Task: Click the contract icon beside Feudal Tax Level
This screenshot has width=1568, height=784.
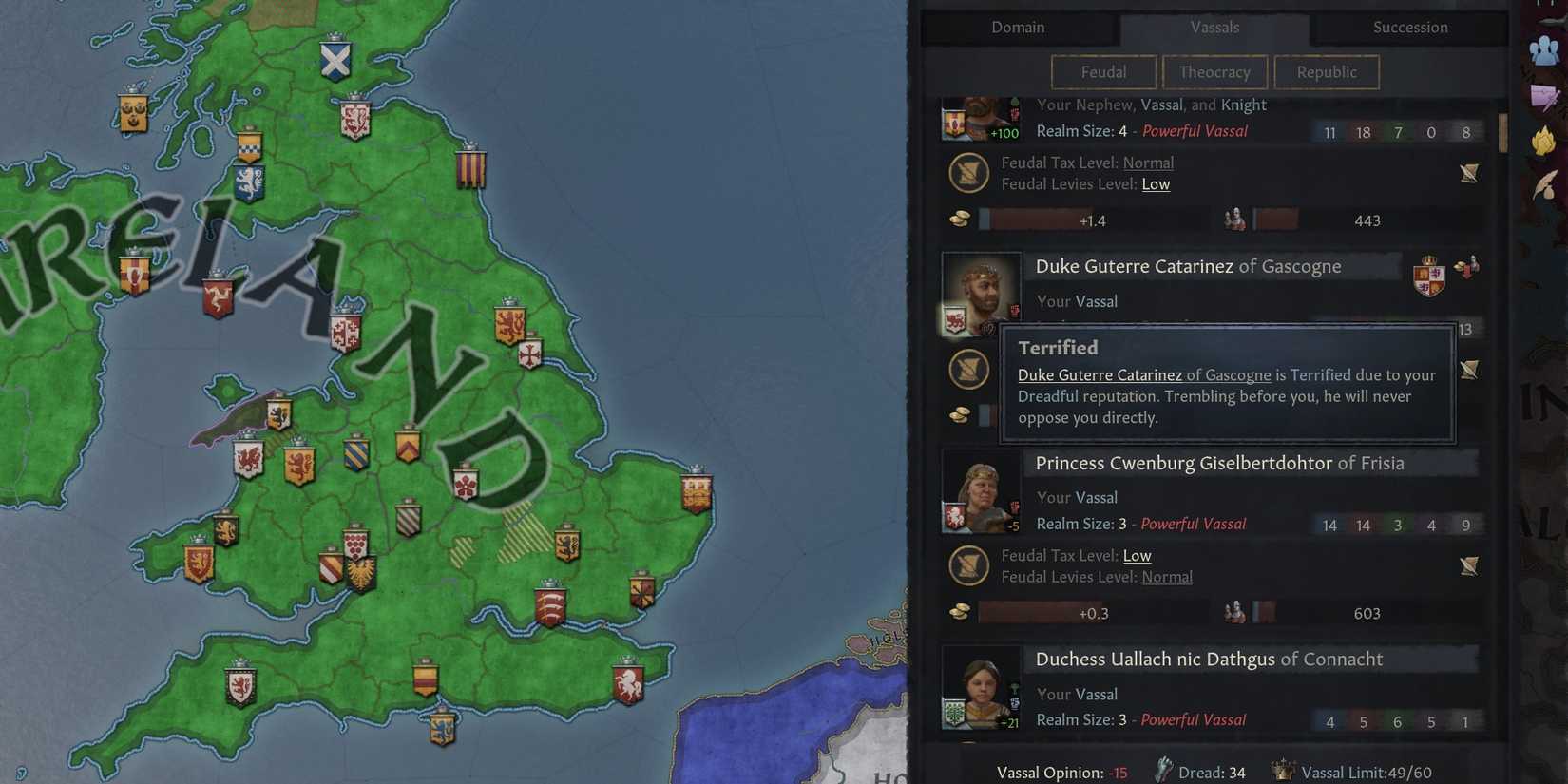Action: [968, 173]
